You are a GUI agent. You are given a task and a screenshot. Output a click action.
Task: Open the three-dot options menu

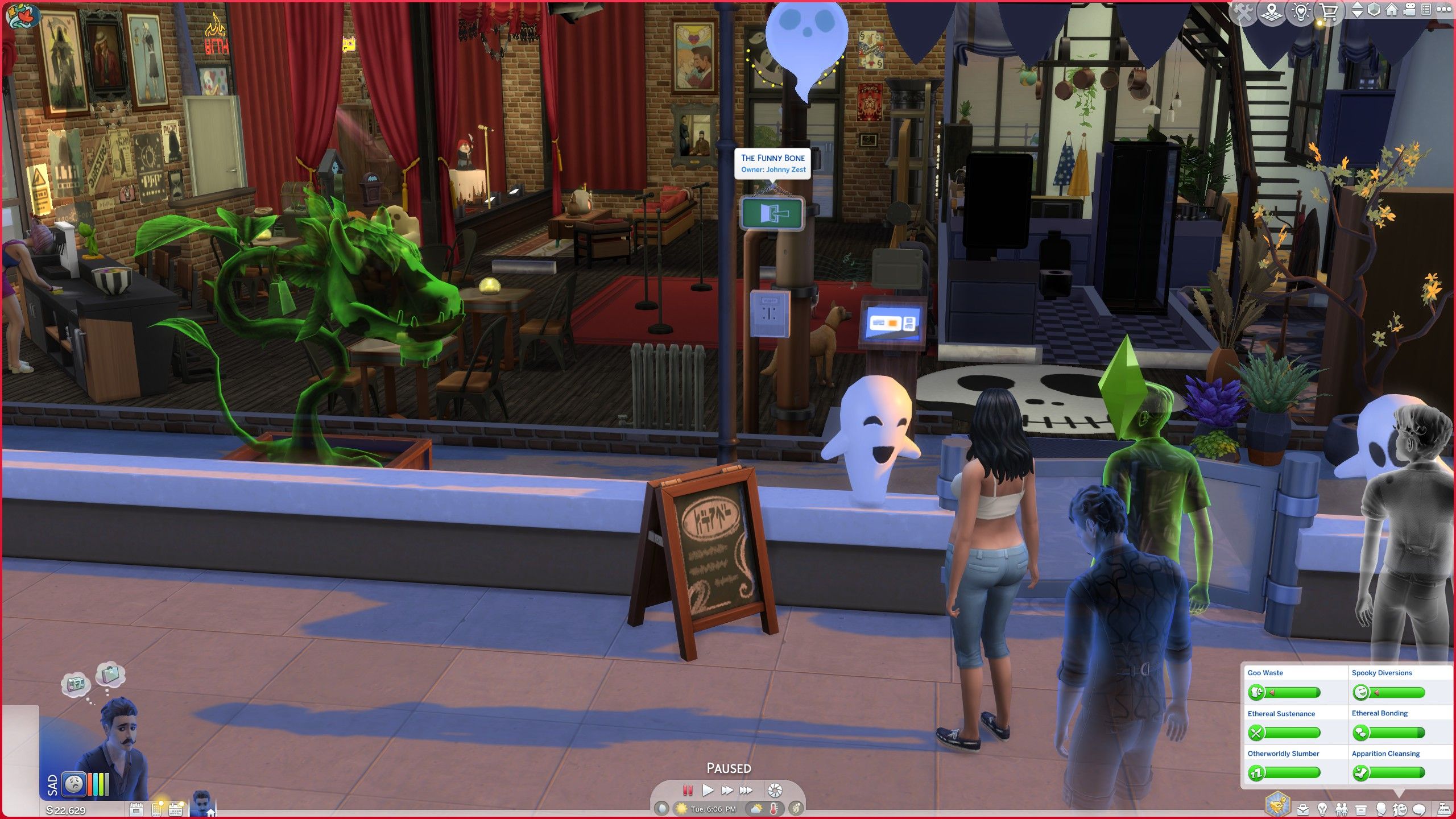coord(1444,10)
